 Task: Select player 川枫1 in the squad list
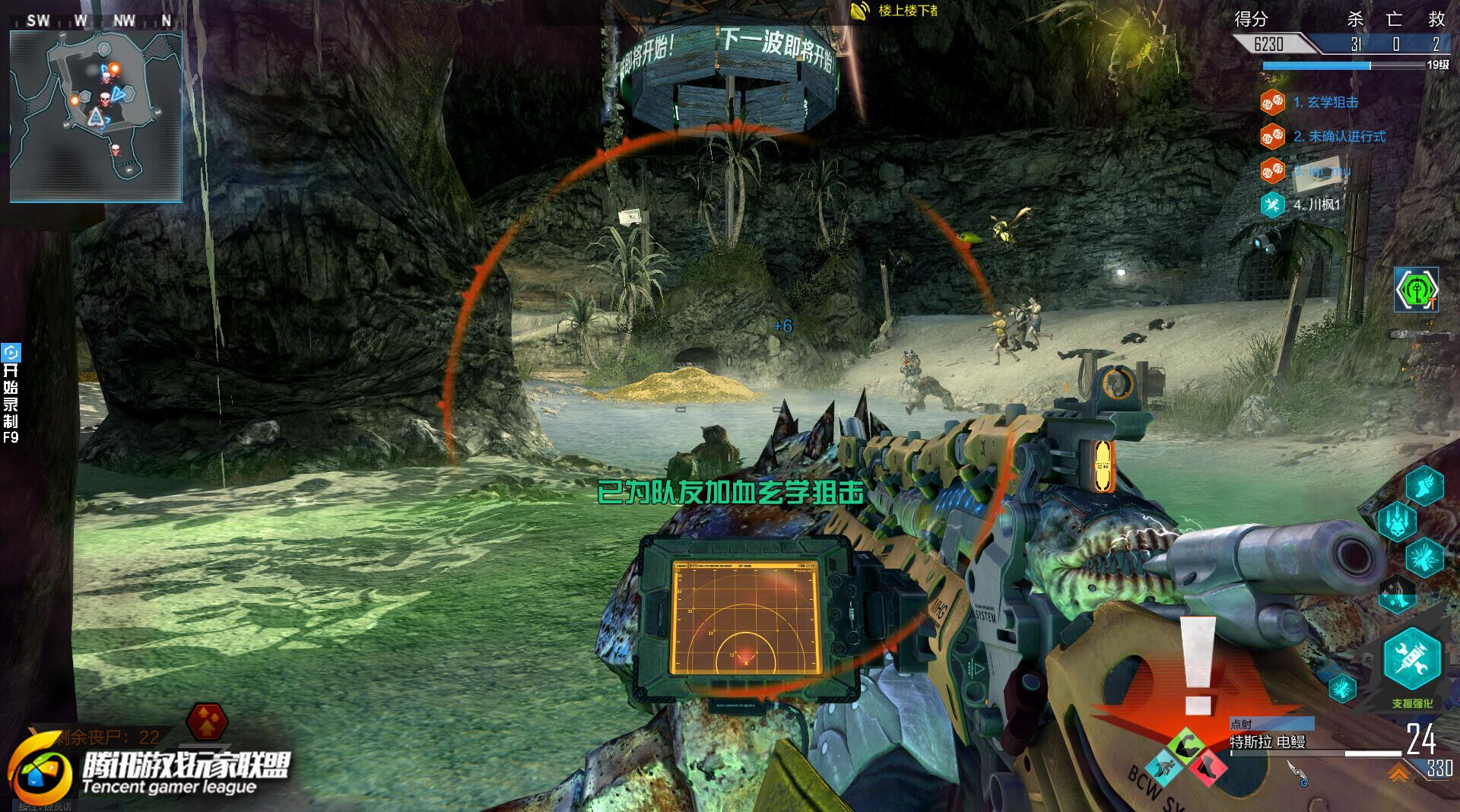coord(1317,205)
